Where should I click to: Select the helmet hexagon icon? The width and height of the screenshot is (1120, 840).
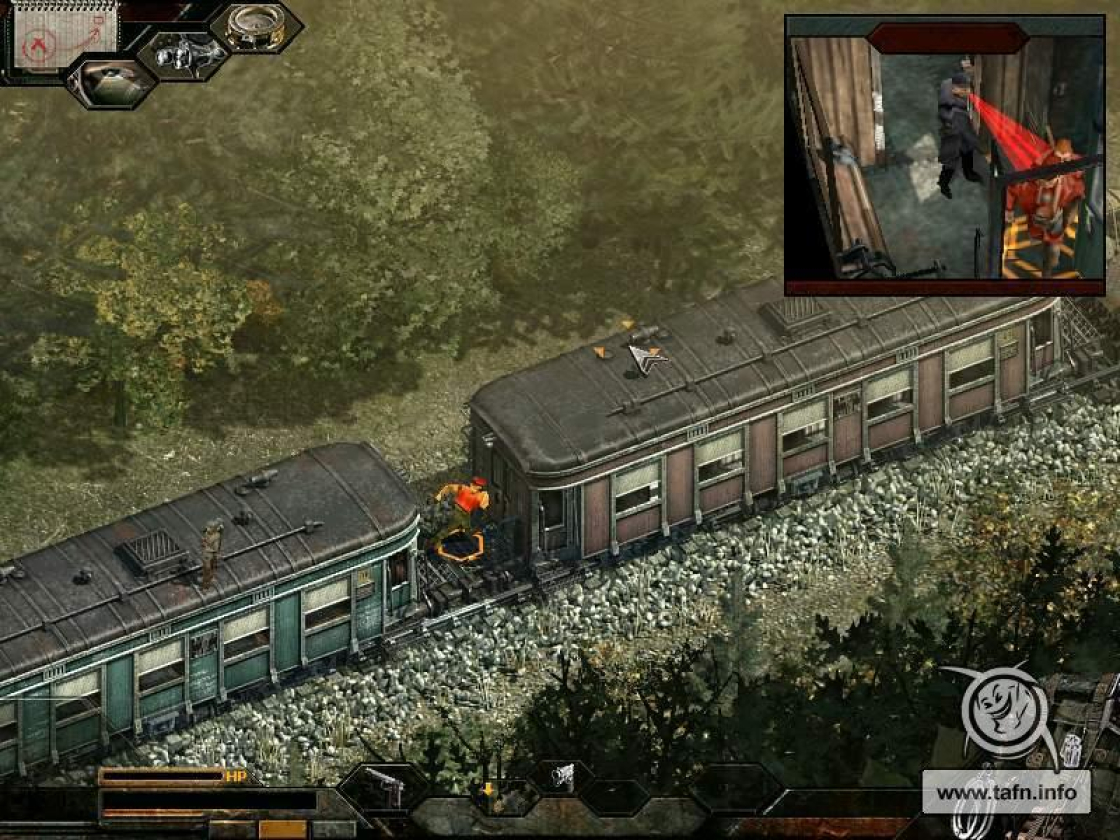[112, 83]
